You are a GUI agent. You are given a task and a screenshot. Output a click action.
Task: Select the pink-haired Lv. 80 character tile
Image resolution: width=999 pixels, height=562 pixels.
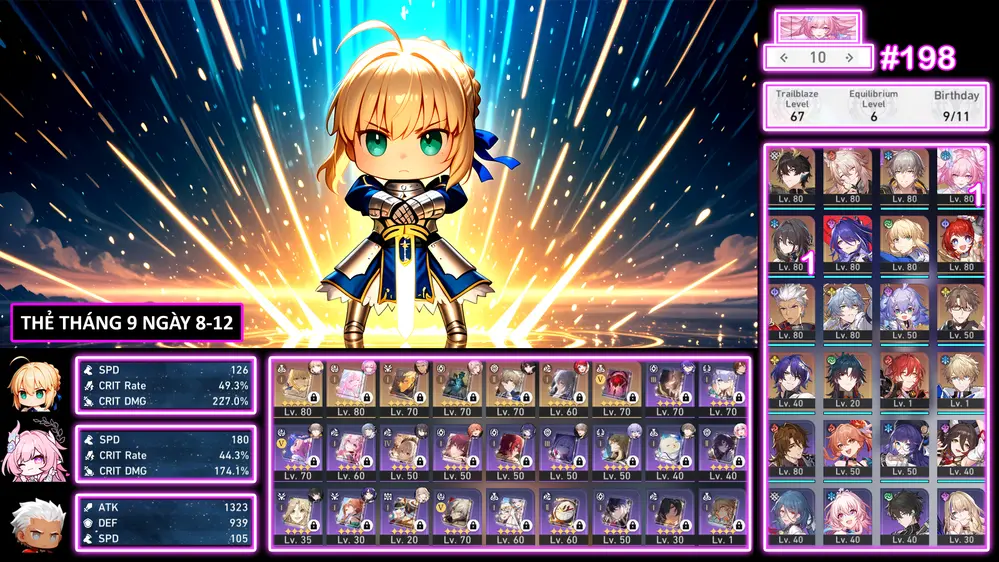963,175
